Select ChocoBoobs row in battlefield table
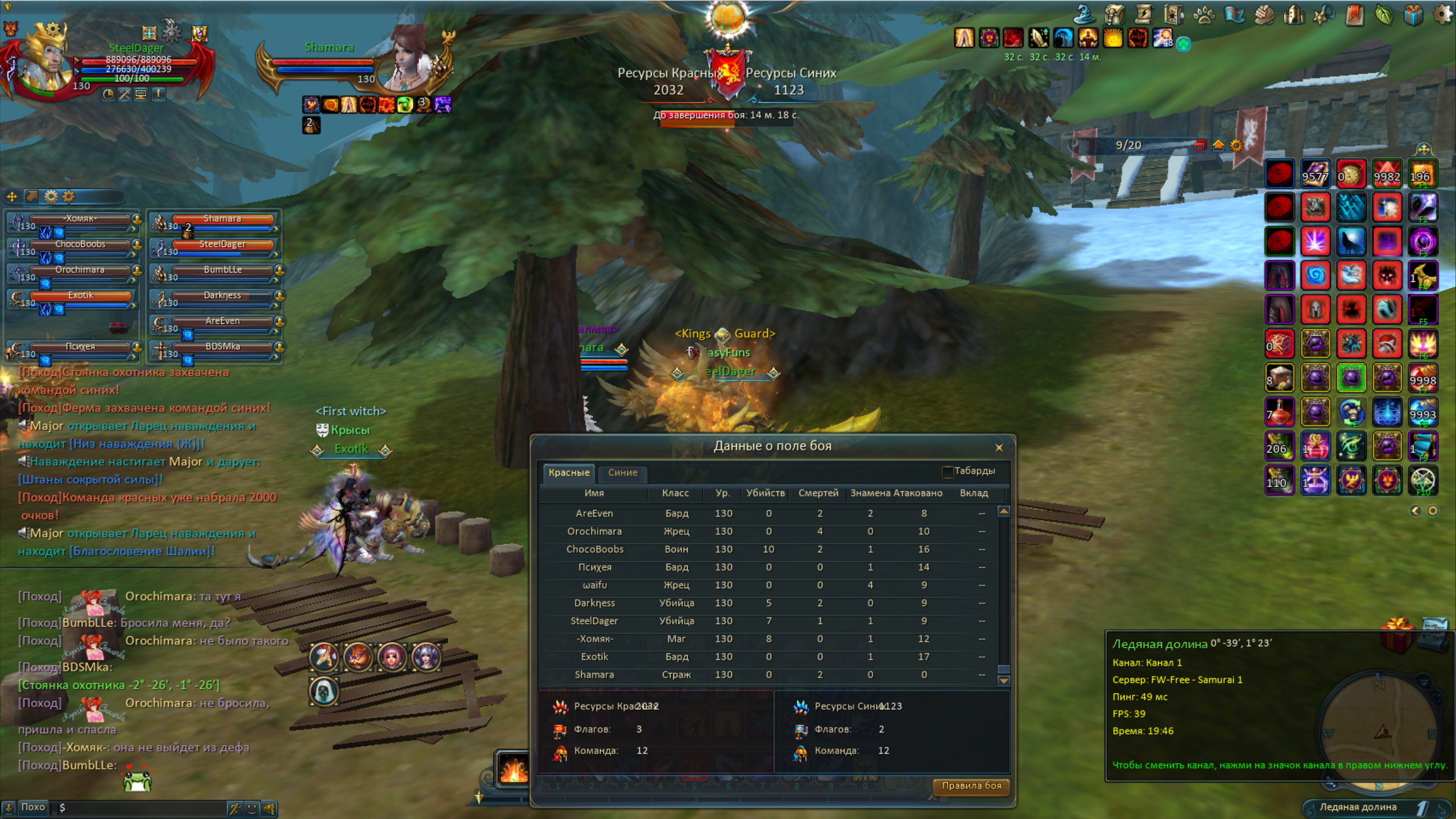The image size is (1456, 819). [x=594, y=549]
